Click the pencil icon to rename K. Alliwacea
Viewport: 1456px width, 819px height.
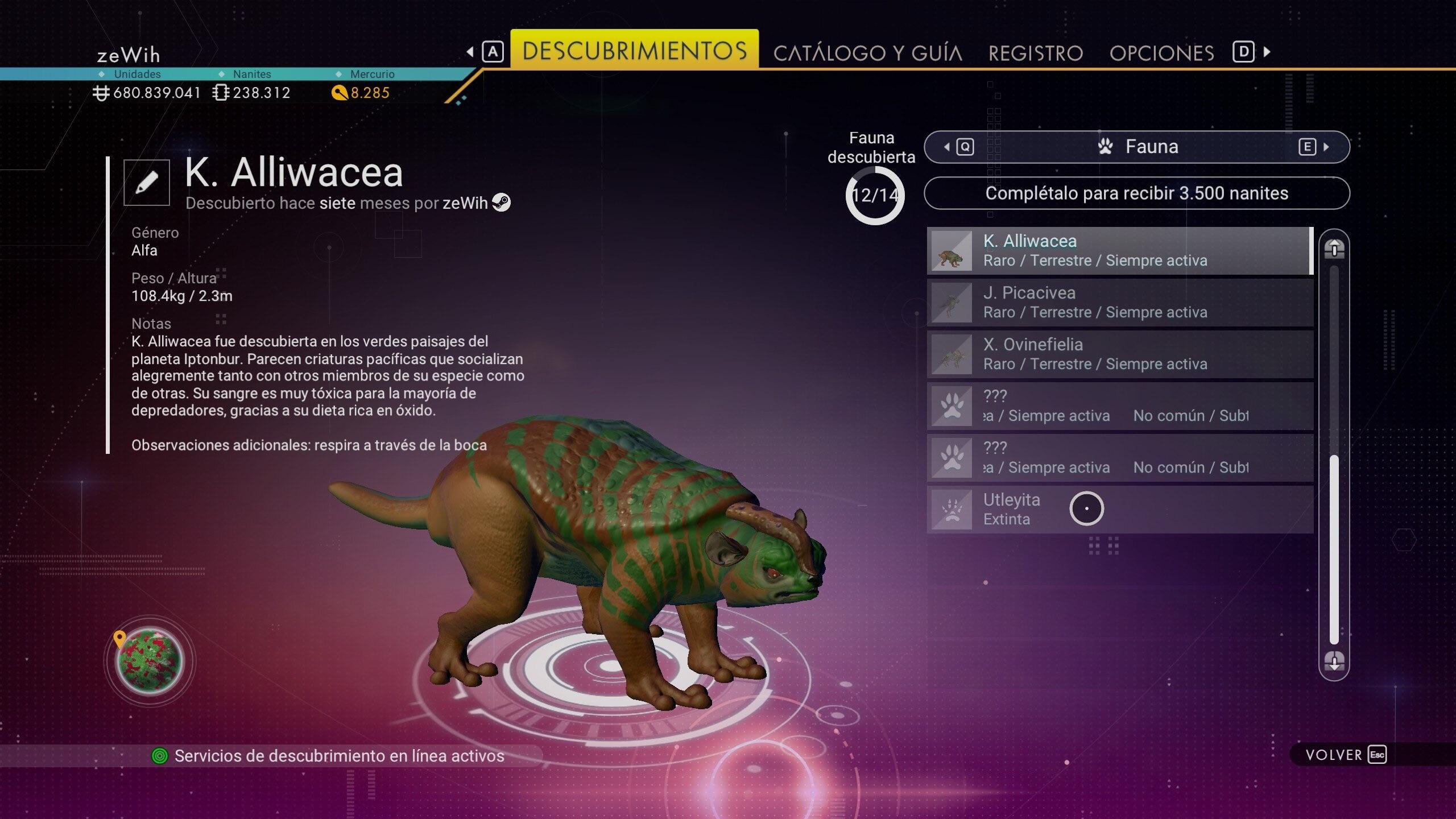tap(146, 183)
